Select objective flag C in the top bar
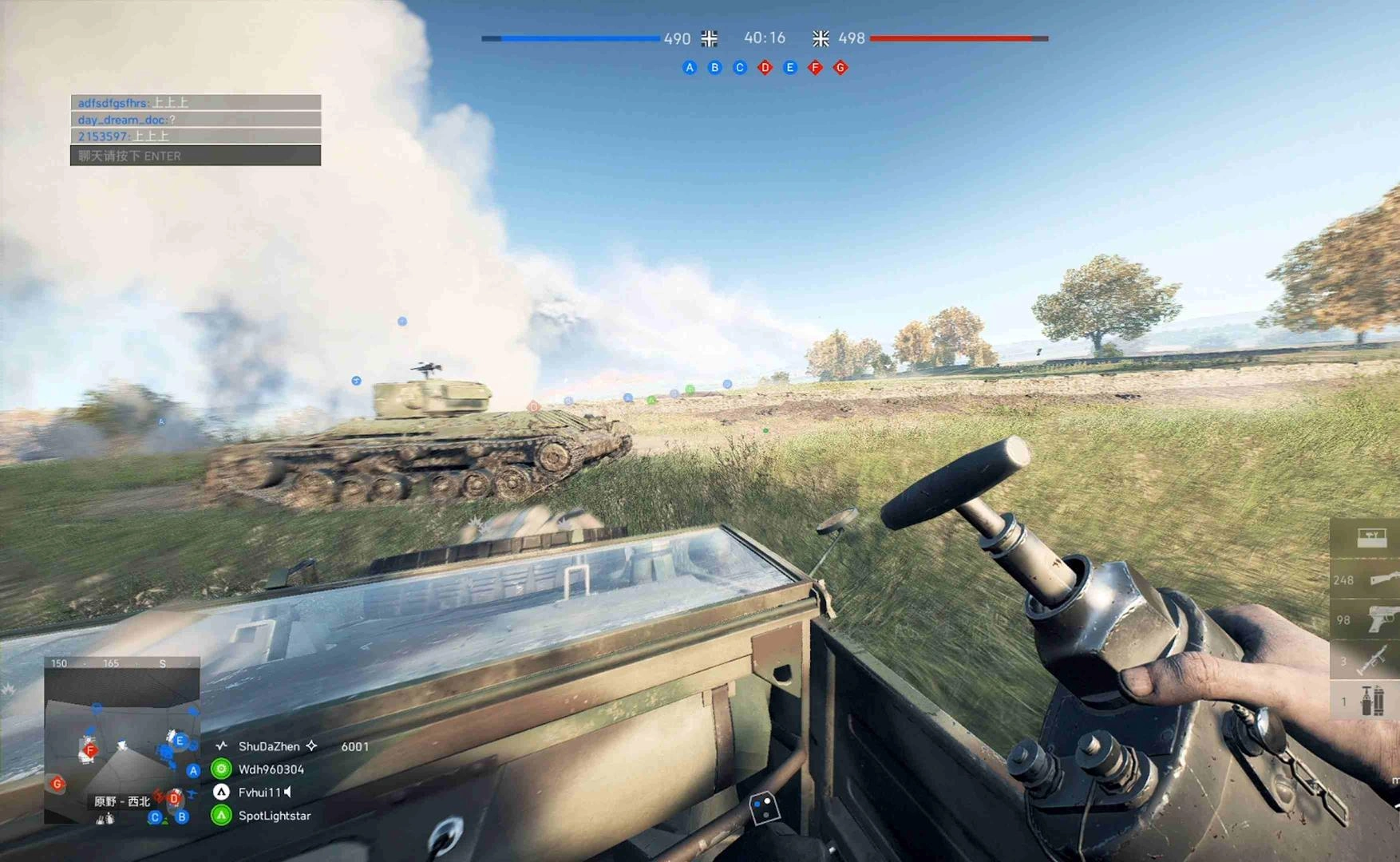Viewport: 1400px width, 862px height. coord(740,68)
